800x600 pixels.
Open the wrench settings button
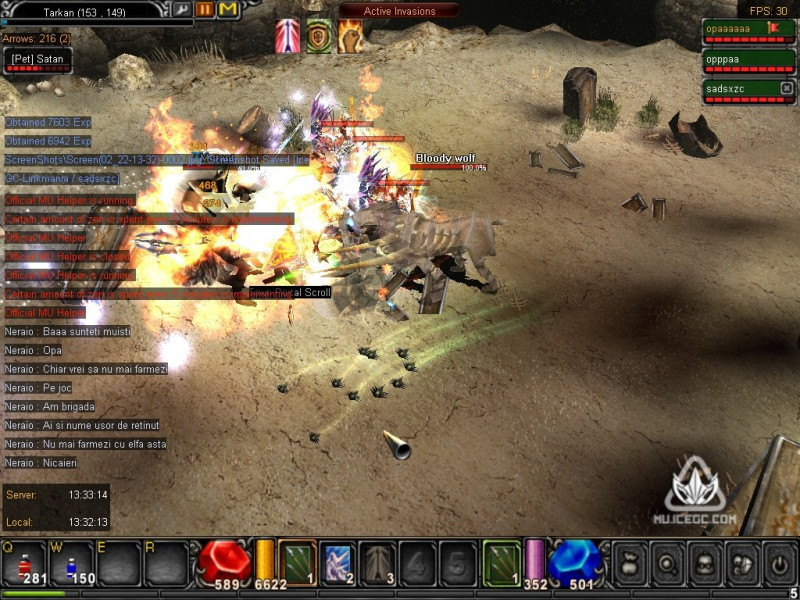coord(182,9)
